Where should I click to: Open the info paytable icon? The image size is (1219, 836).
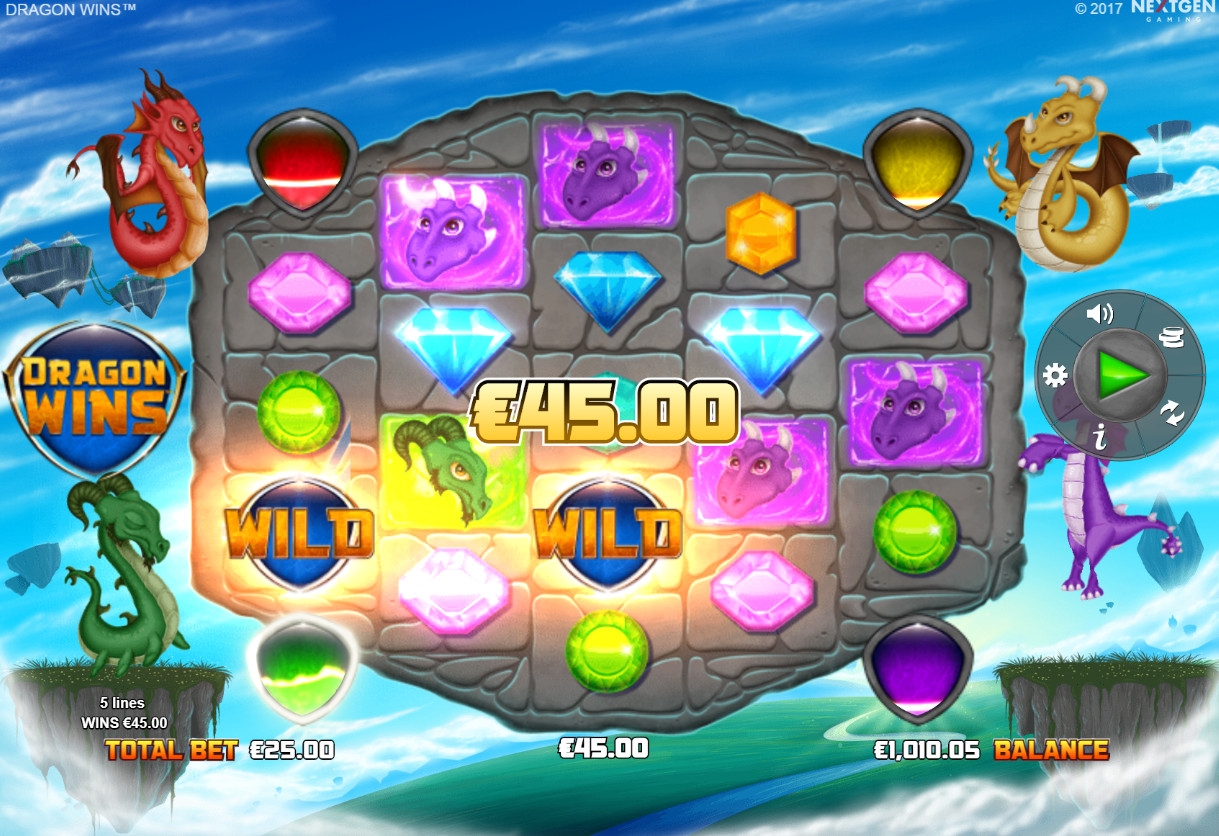1099,435
